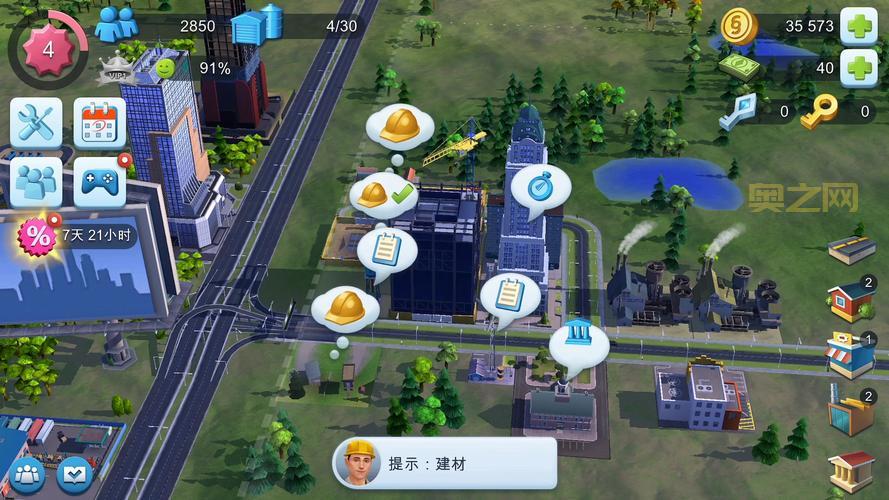Open the friends menu above the sale offer

(x=36, y=182)
